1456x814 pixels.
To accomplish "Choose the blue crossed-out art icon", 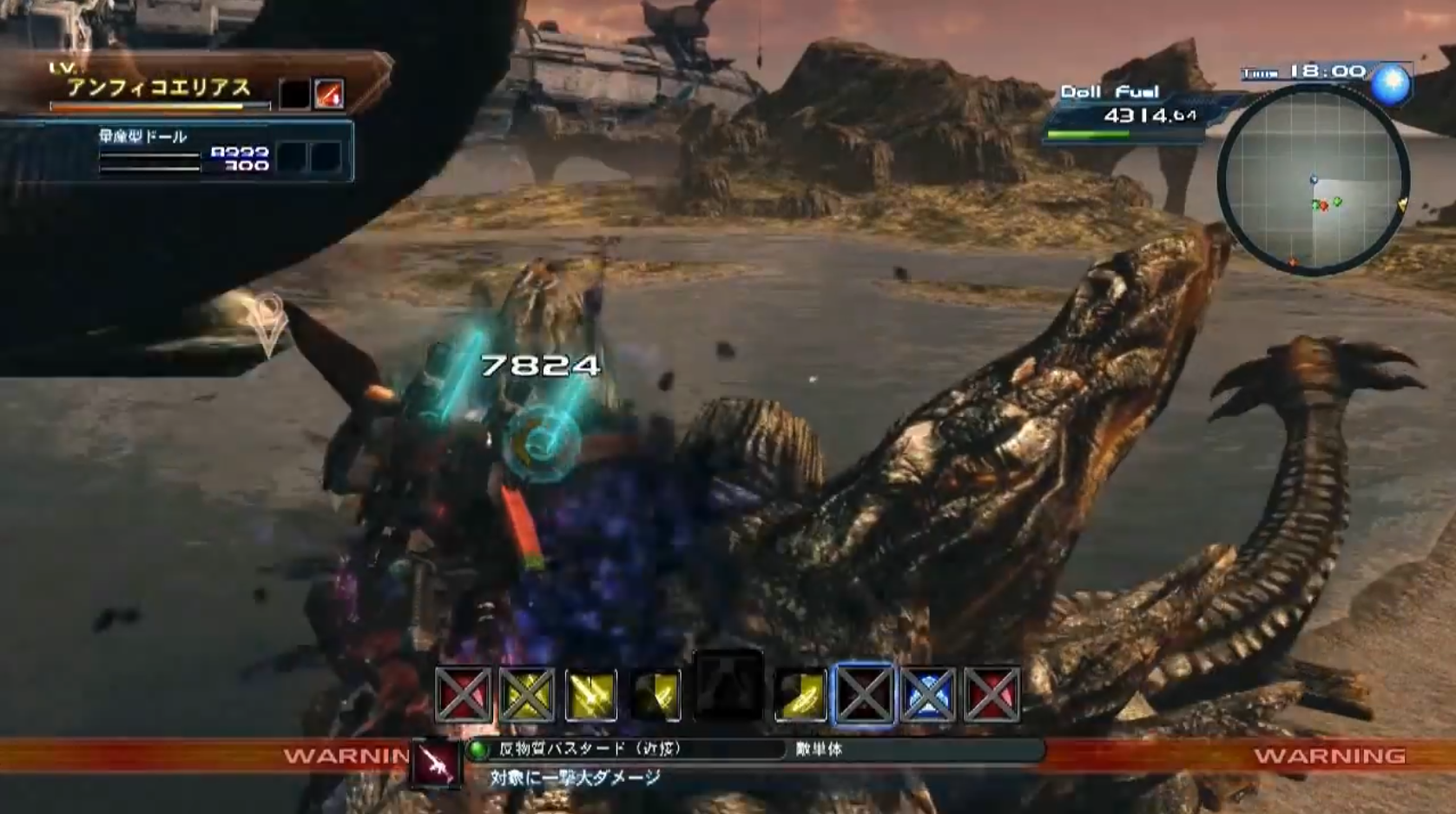I will [928, 695].
